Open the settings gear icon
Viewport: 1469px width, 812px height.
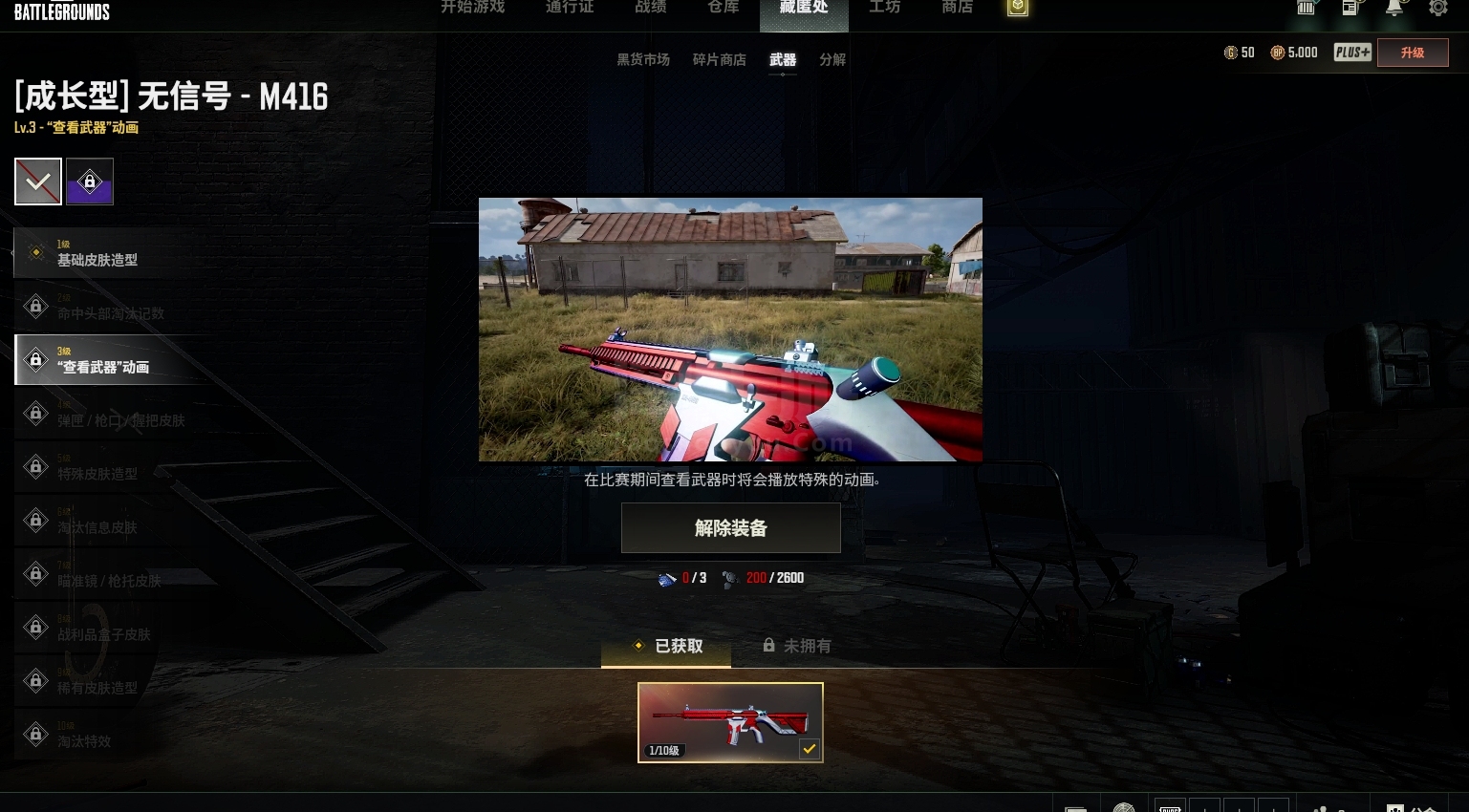[x=1438, y=9]
